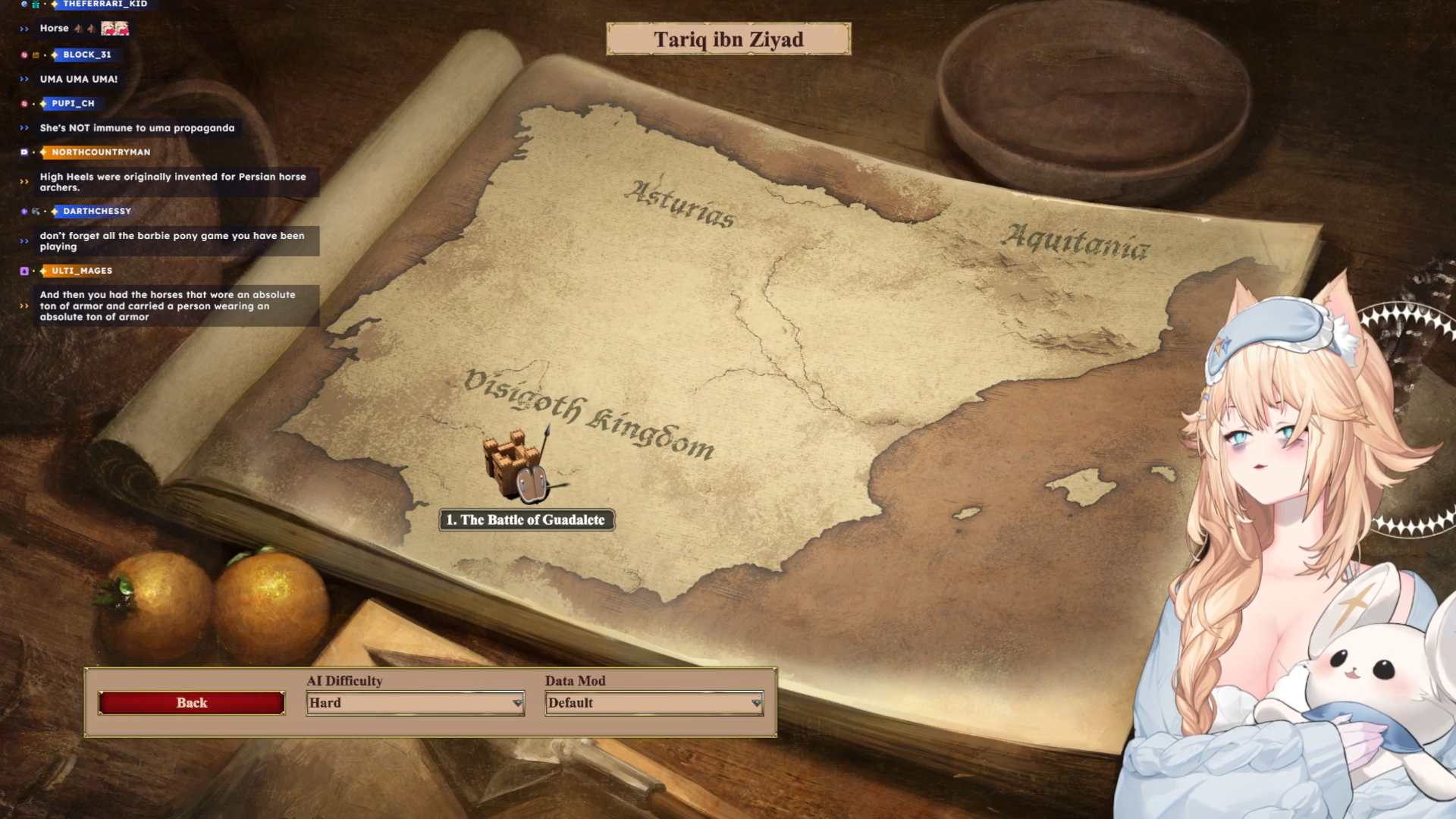Go back with the red Back button

[192, 703]
